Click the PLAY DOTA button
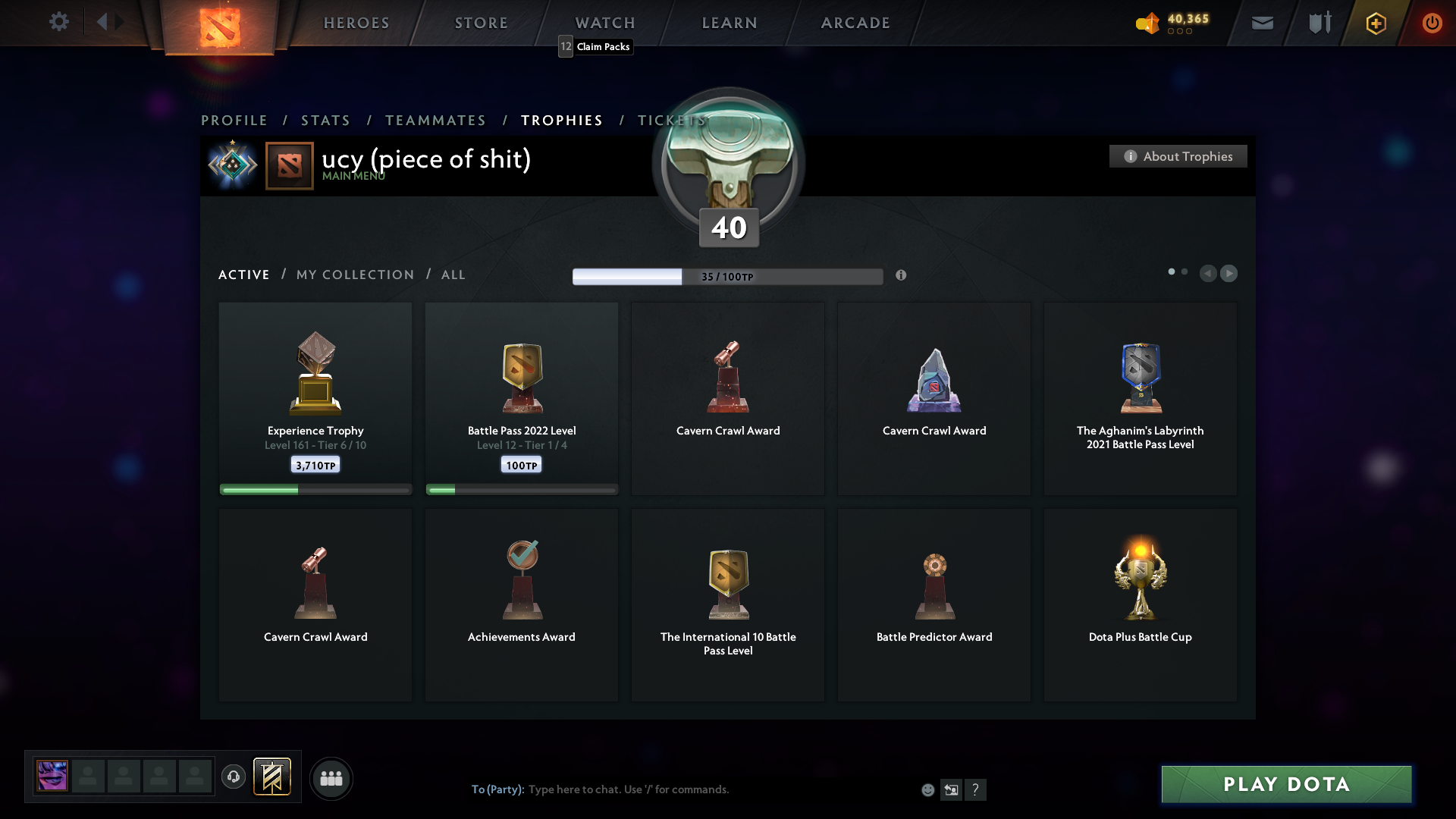 1285,784
